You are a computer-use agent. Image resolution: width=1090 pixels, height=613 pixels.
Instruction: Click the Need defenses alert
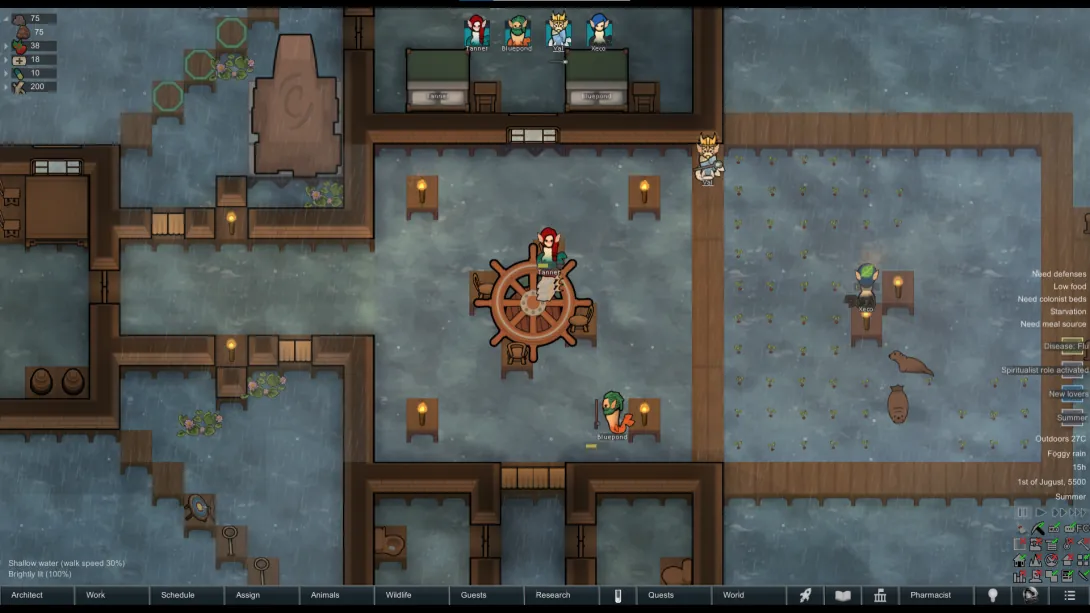[1058, 274]
